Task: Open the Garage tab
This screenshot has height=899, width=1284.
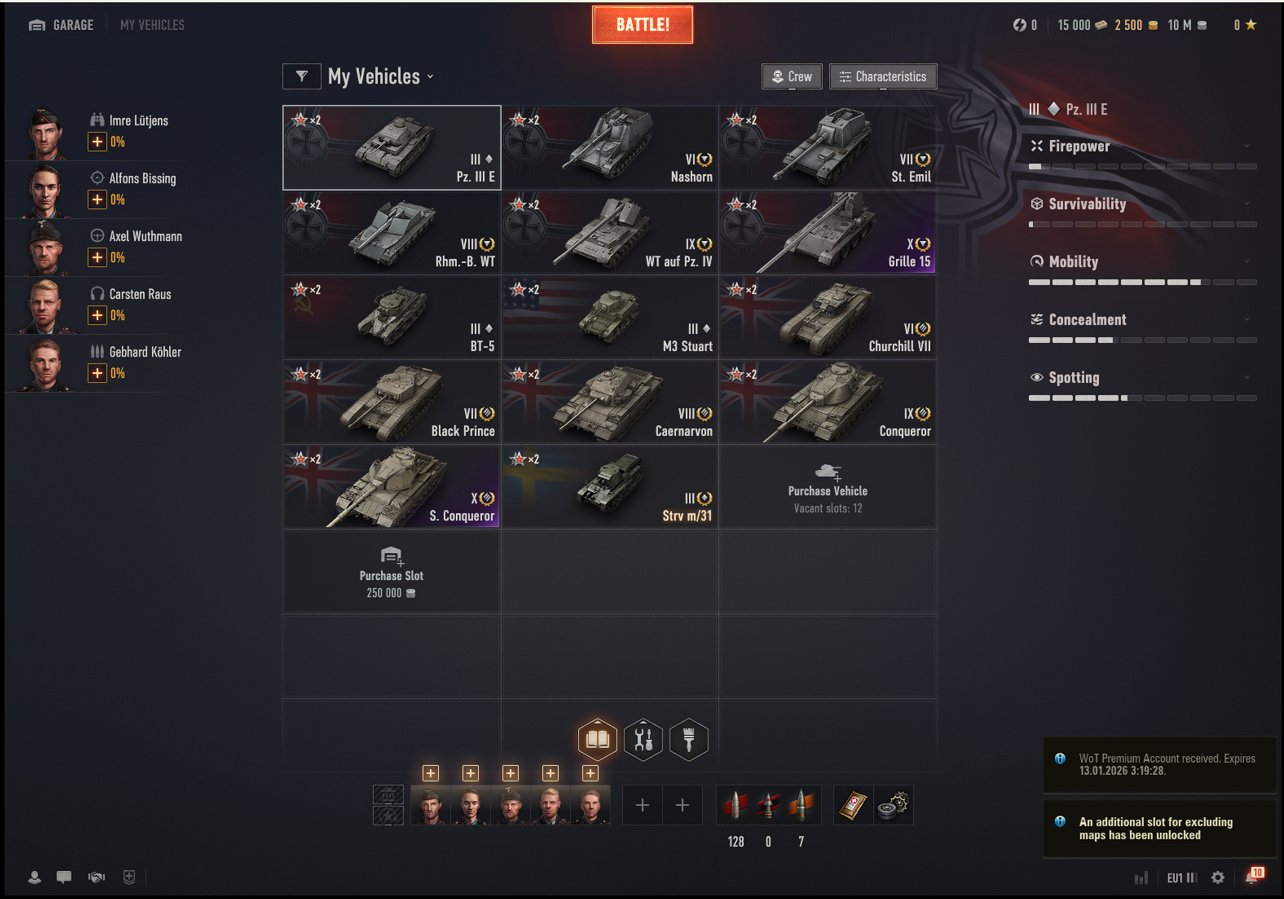Action: click(61, 25)
